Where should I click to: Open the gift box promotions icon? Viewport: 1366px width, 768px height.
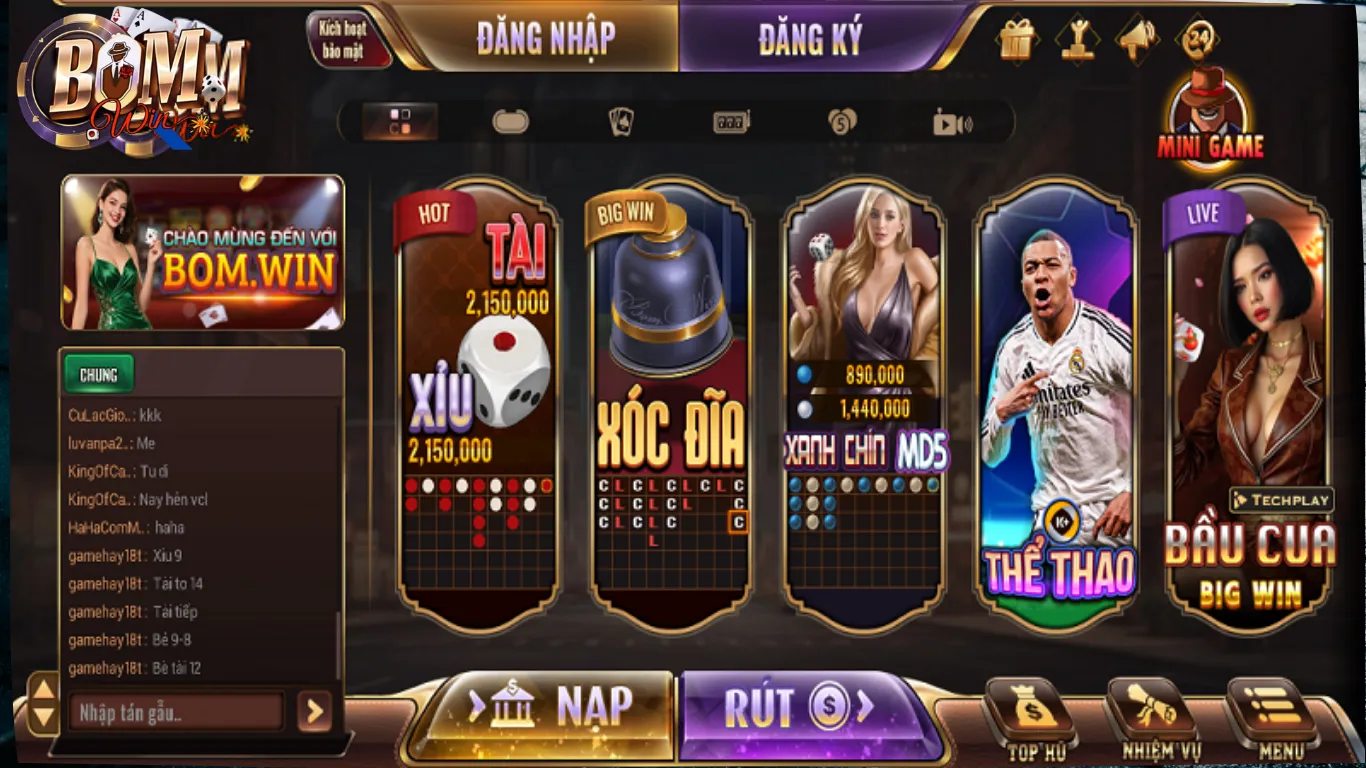click(x=1015, y=40)
